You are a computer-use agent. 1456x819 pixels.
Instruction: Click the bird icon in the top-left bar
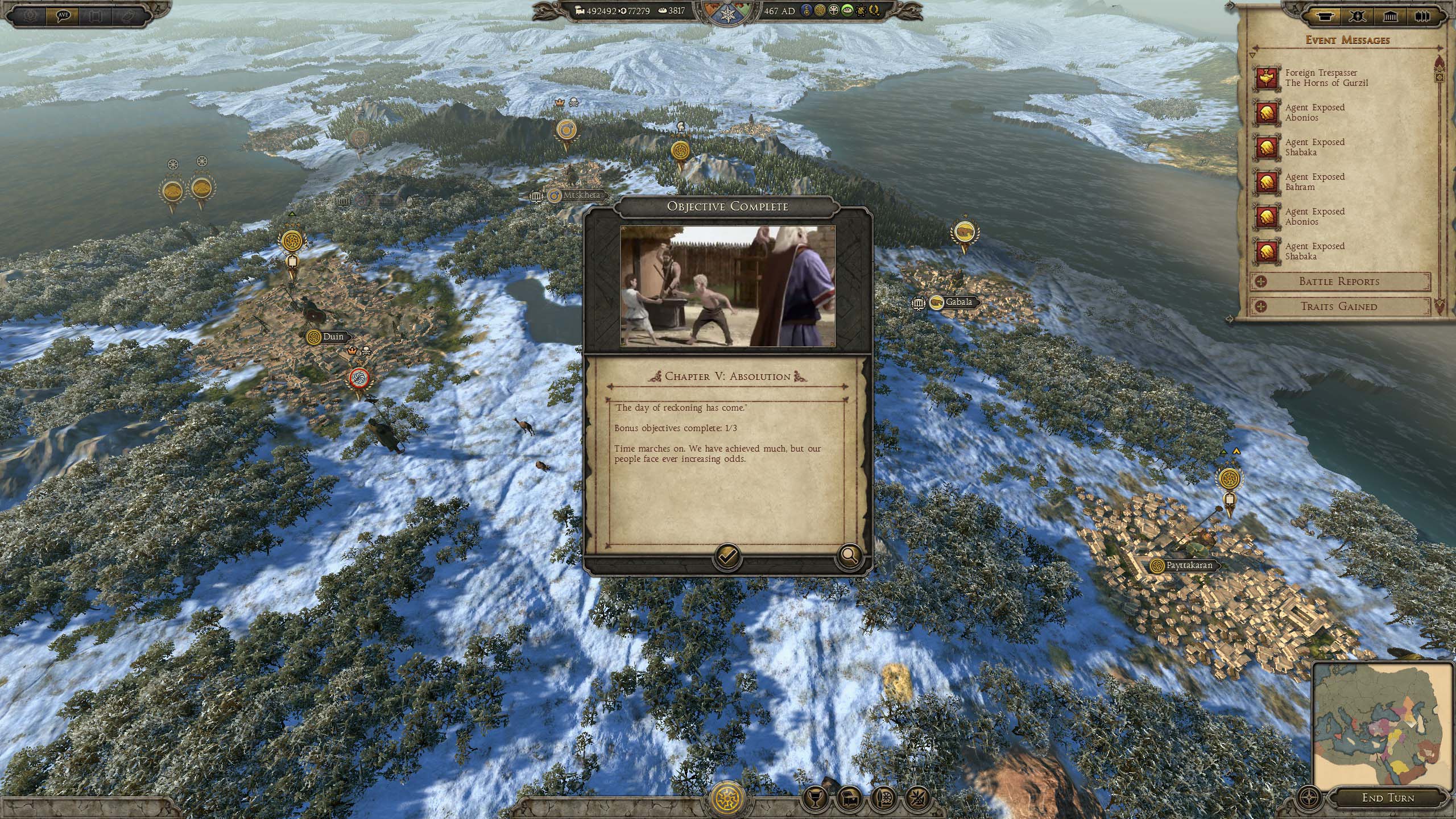click(x=128, y=15)
